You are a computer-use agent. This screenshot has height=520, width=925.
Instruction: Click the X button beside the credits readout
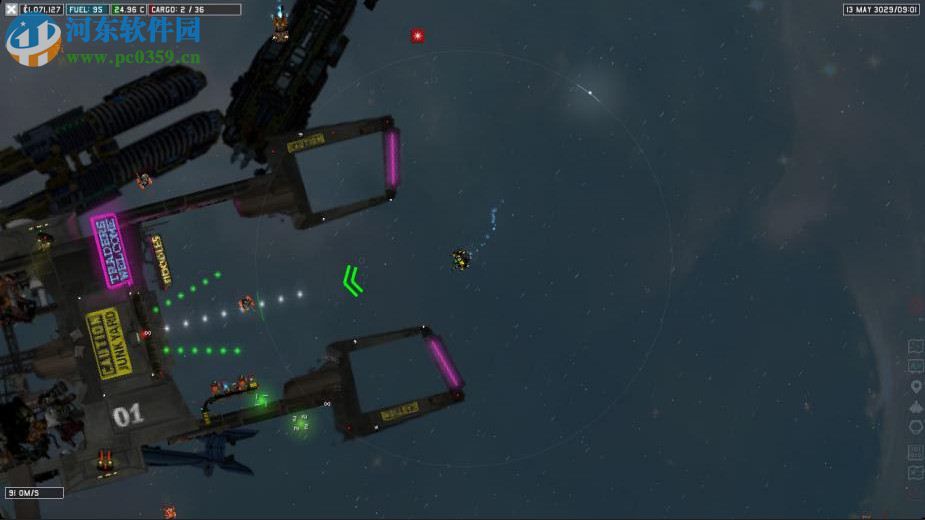tap(11, 10)
